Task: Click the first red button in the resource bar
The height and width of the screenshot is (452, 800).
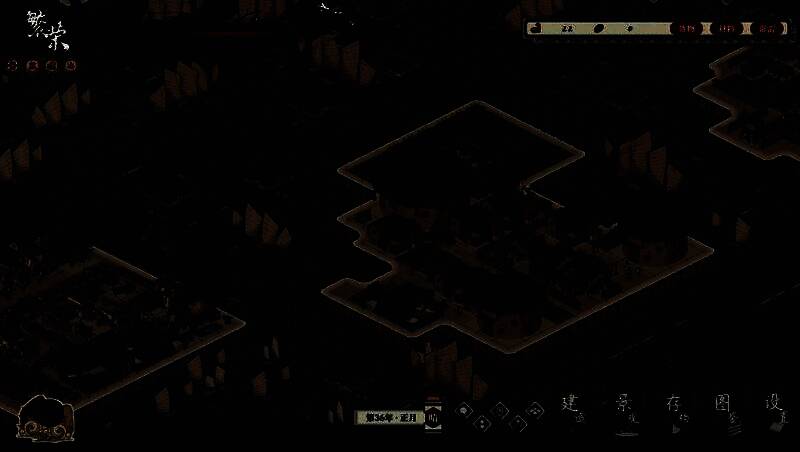Action: [687, 29]
